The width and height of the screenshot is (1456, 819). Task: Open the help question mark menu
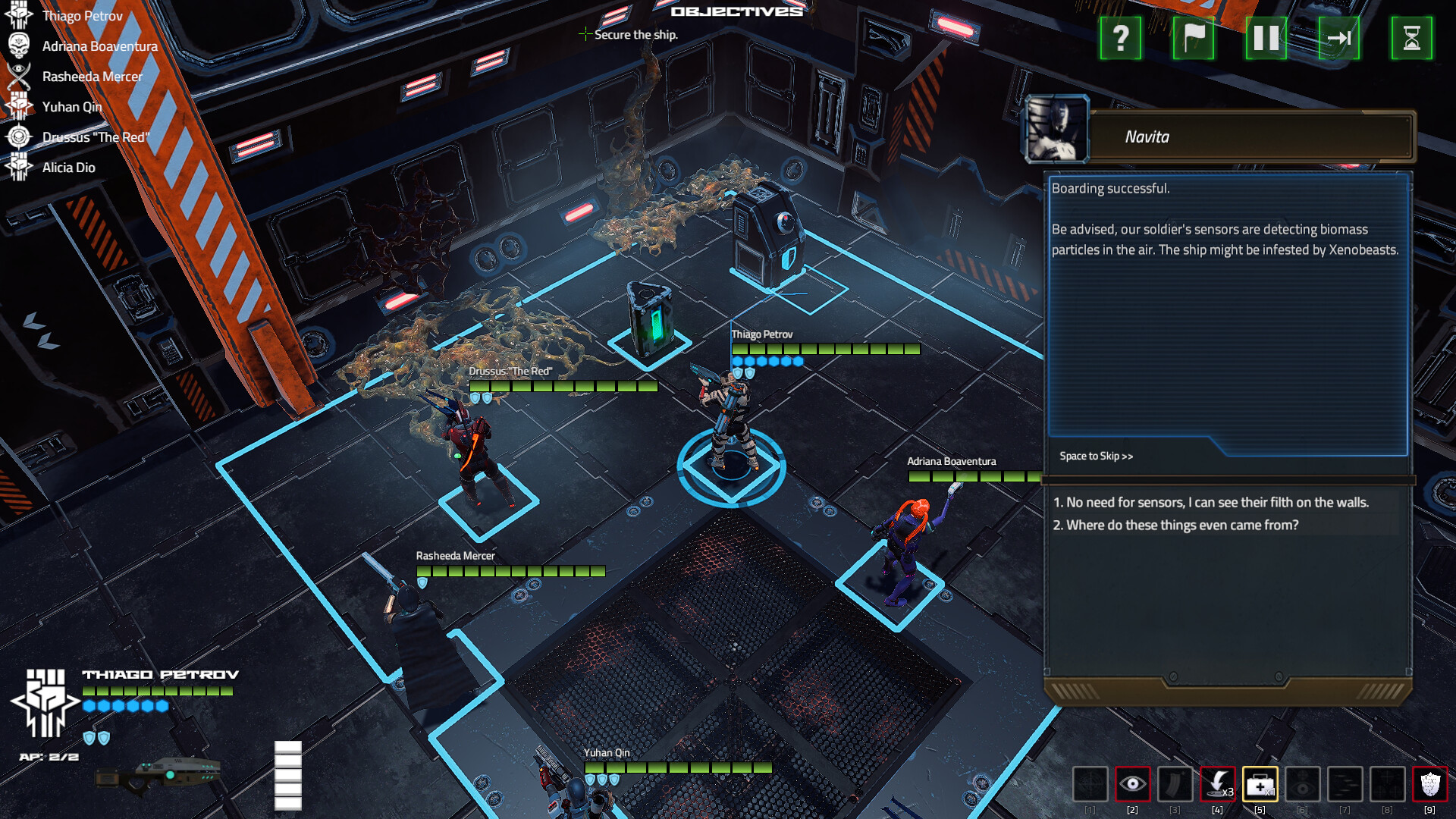click(x=1120, y=39)
